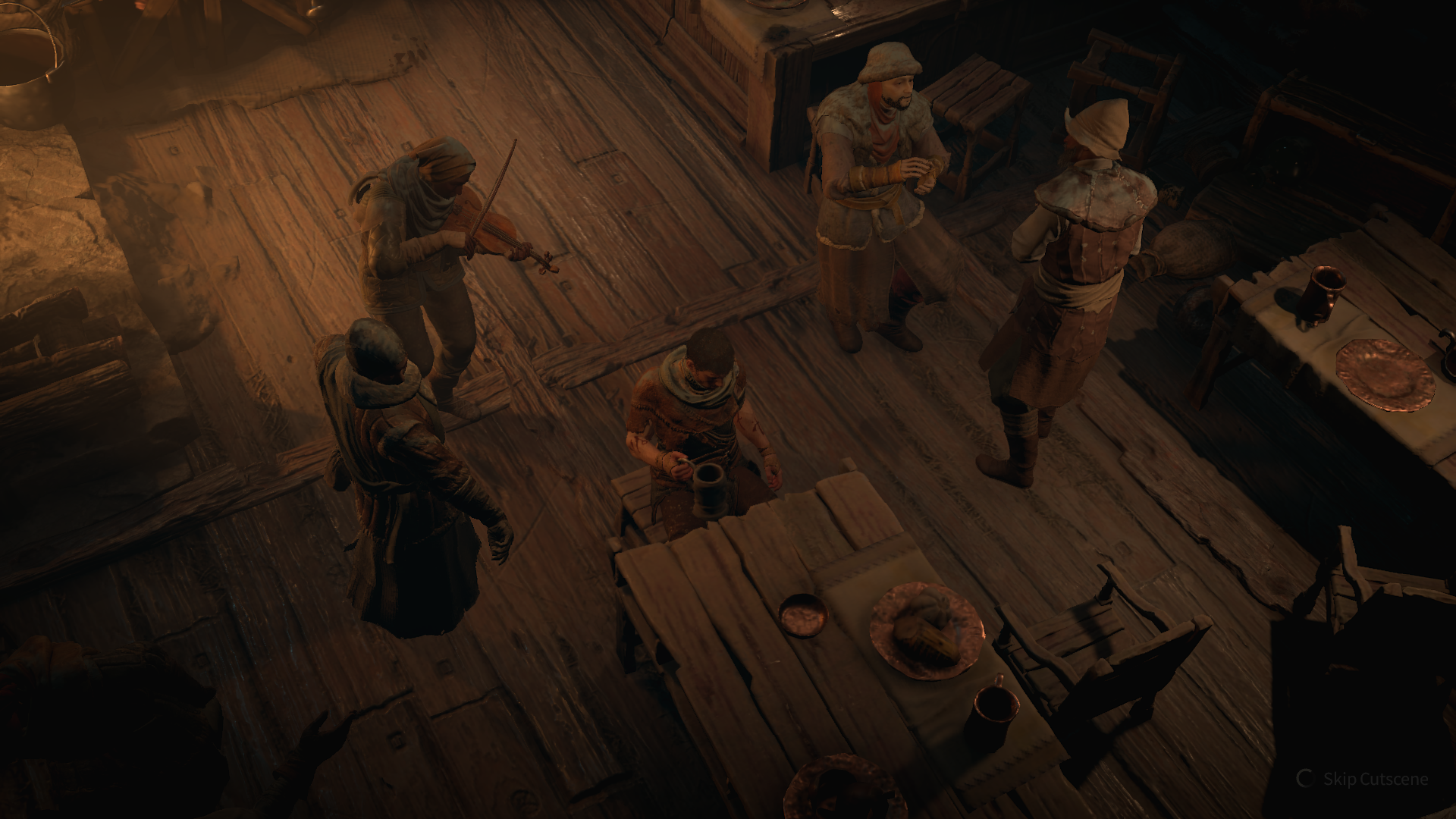Skip the cutscene
This screenshot has height=819, width=1456.
click(x=1374, y=779)
